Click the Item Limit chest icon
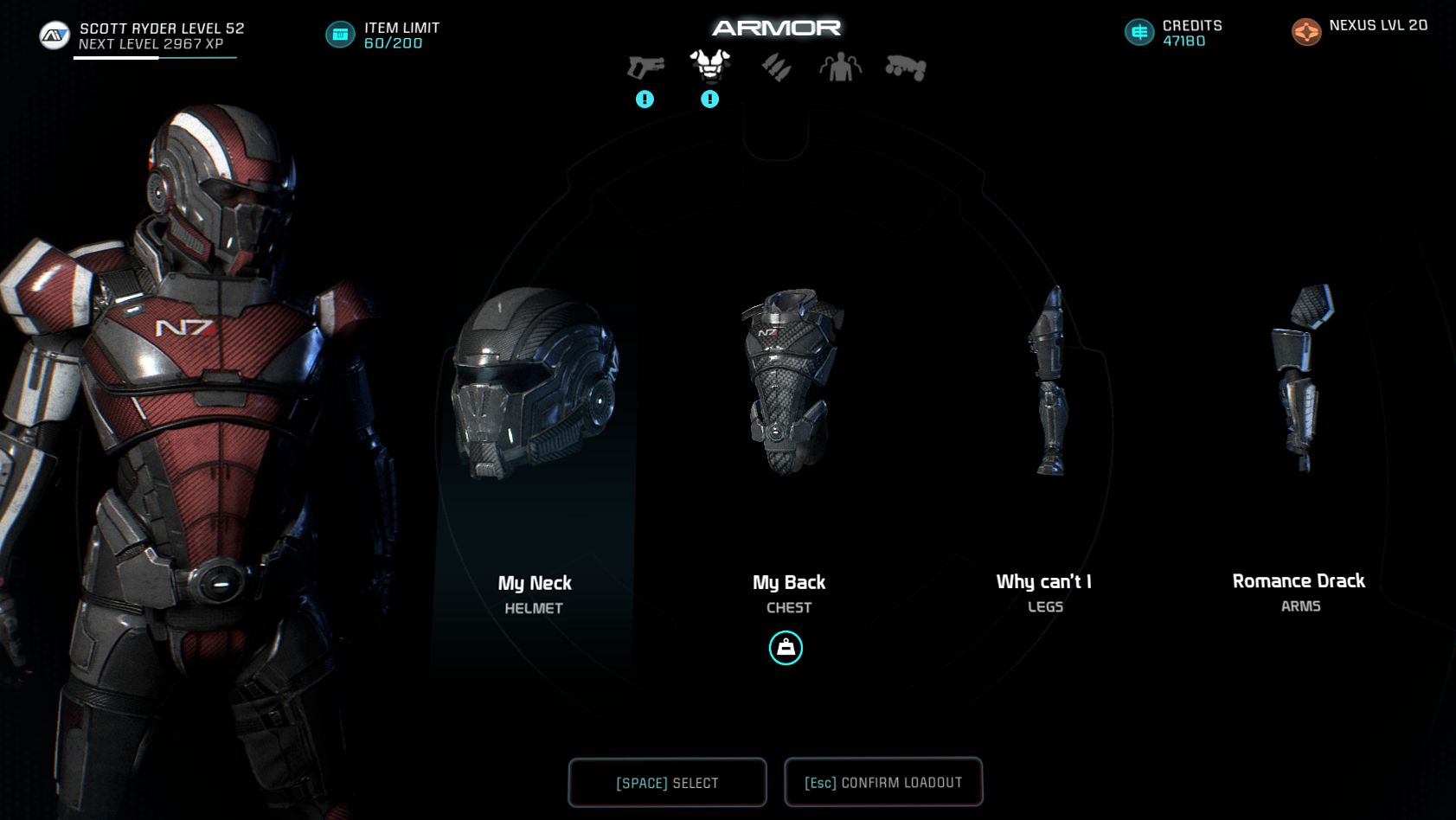The image size is (1456, 820). pyautogui.click(x=340, y=35)
